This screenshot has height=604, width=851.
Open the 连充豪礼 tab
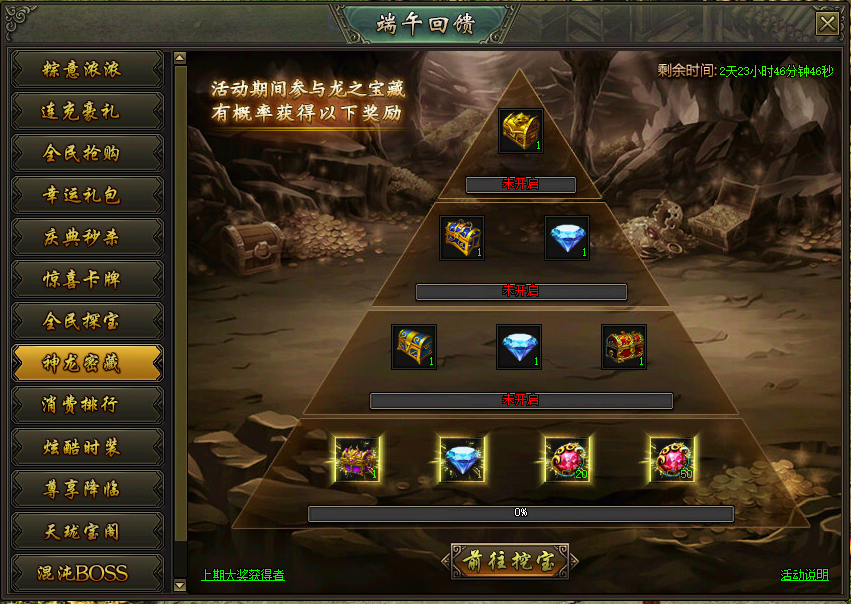[87, 111]
